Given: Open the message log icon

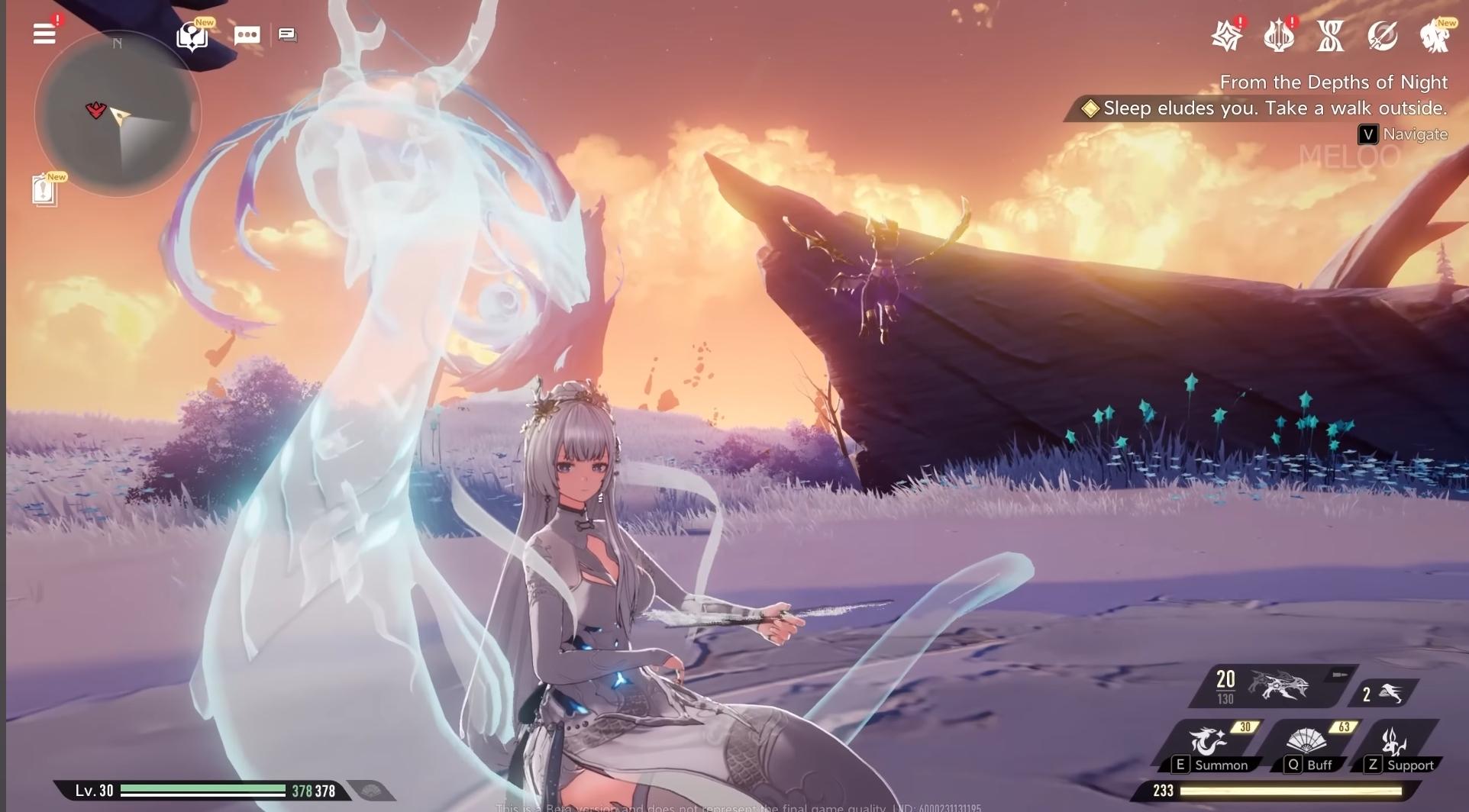Looking at the screenshot, I should point(287,34).
